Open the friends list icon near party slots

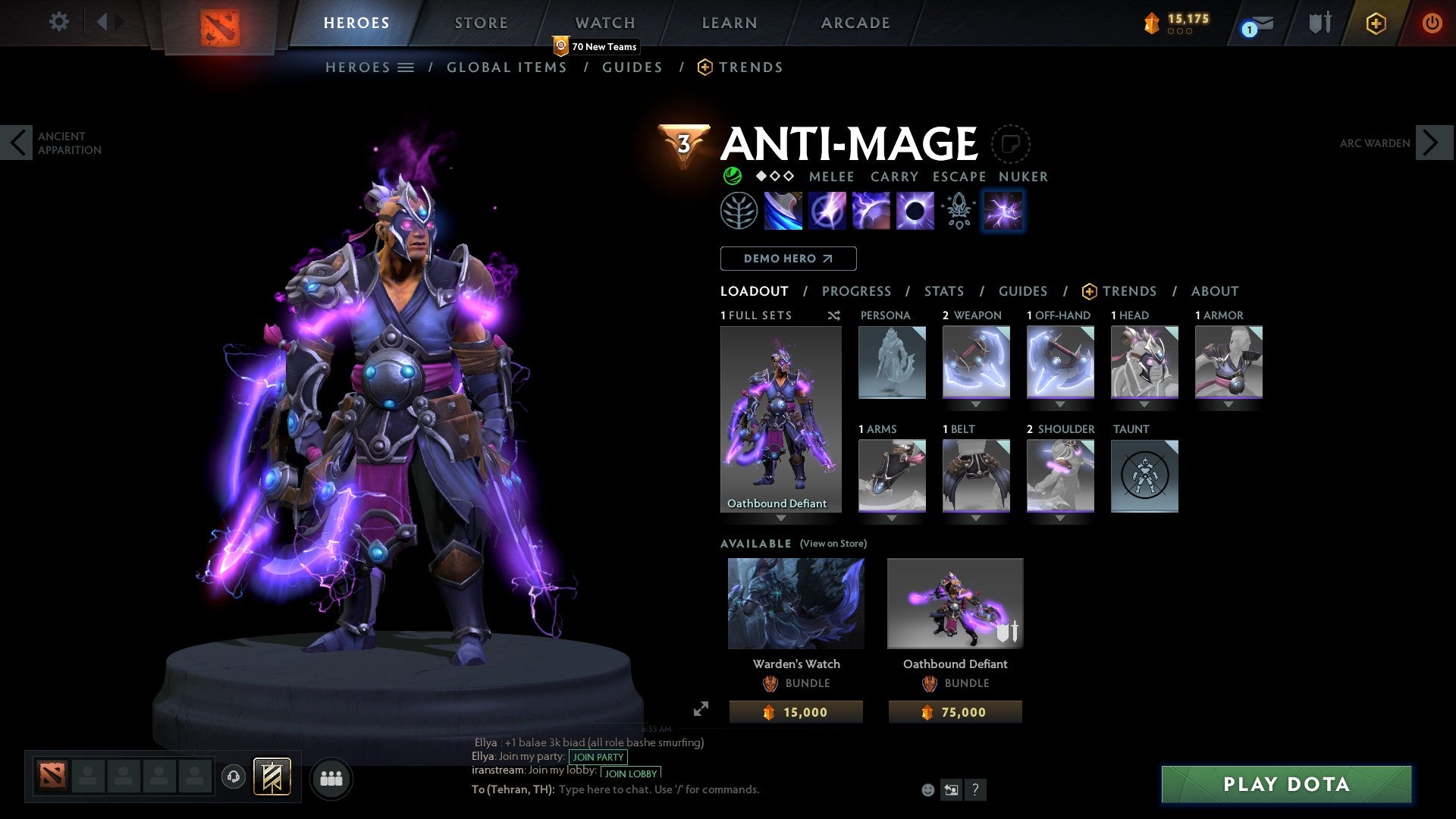pos(331,777)
